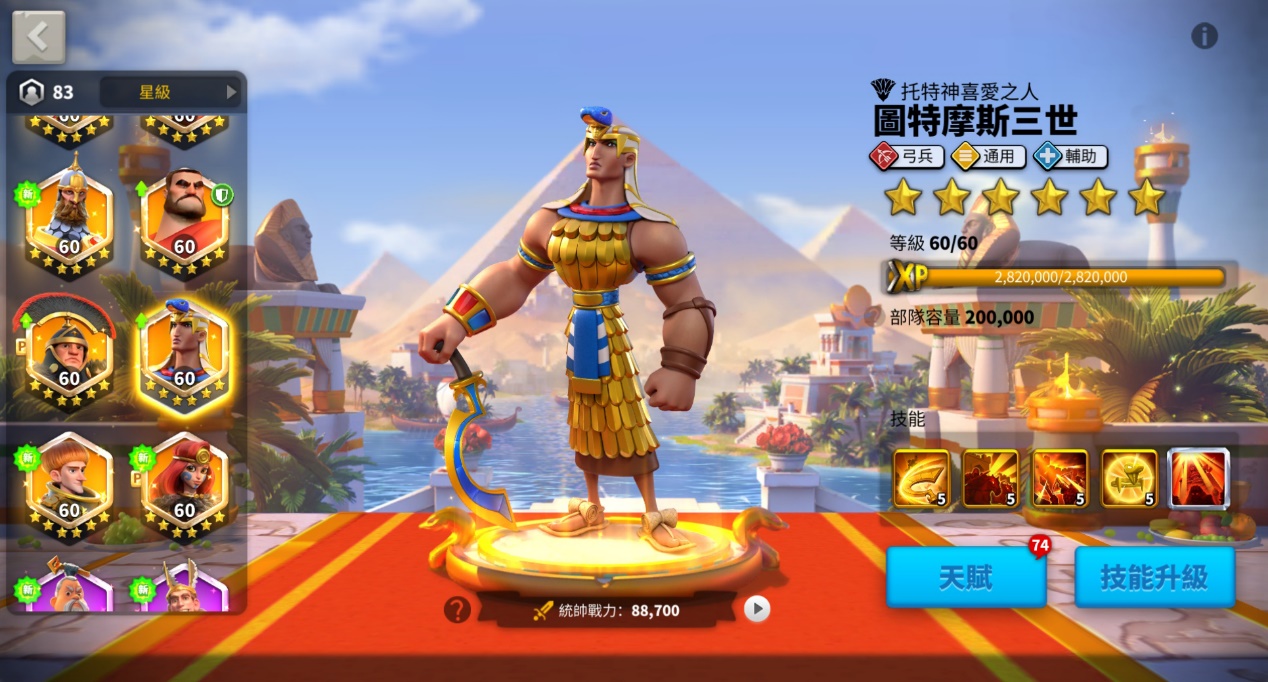Click the question mark beside 統帥戰力
1268x682 pixels.
click(457, 609)
